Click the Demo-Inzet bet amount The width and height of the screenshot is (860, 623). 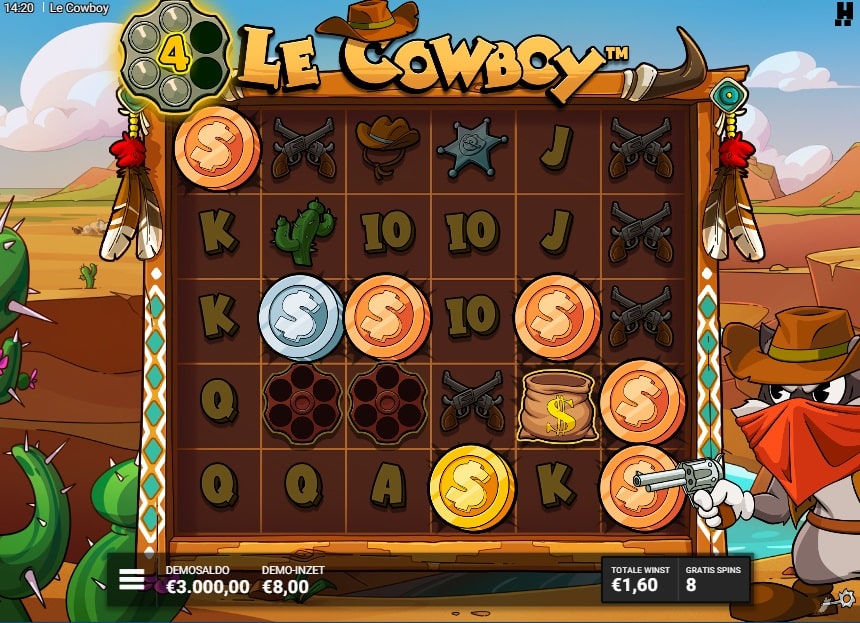click(x=285, y=587)
